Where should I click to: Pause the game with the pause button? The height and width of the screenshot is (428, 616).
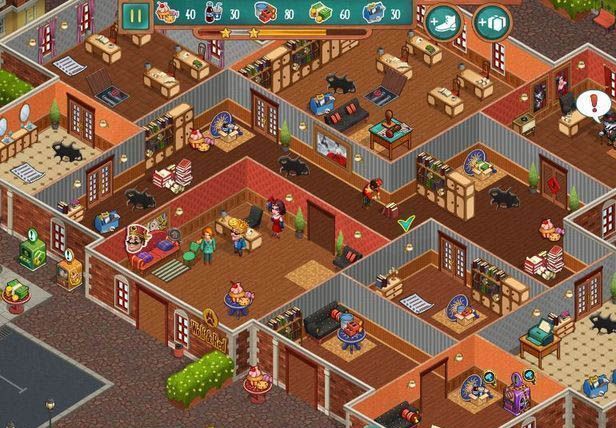tap(134, 15)
